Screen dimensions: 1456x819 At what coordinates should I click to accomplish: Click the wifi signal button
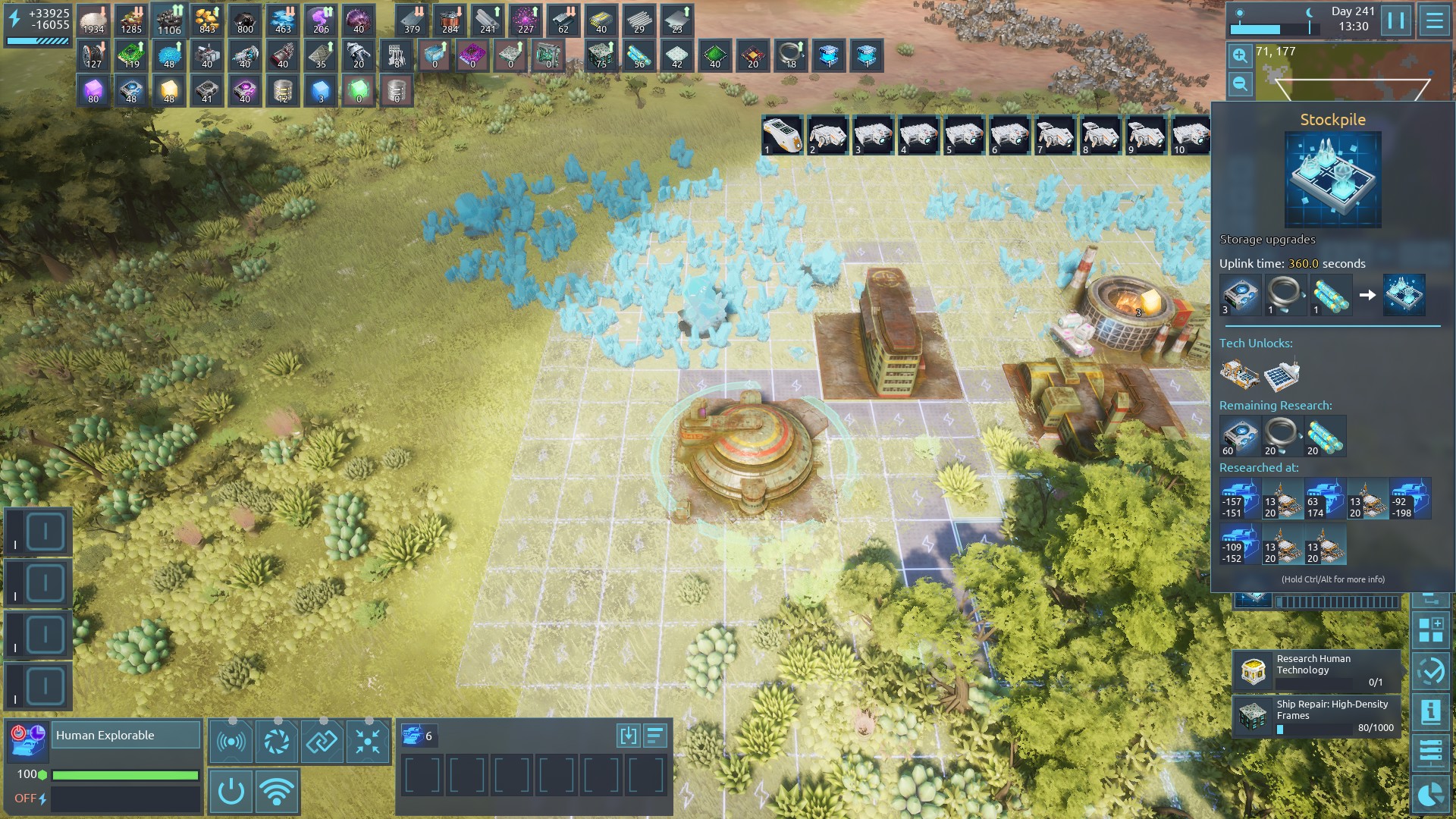[x=277, y=792]
